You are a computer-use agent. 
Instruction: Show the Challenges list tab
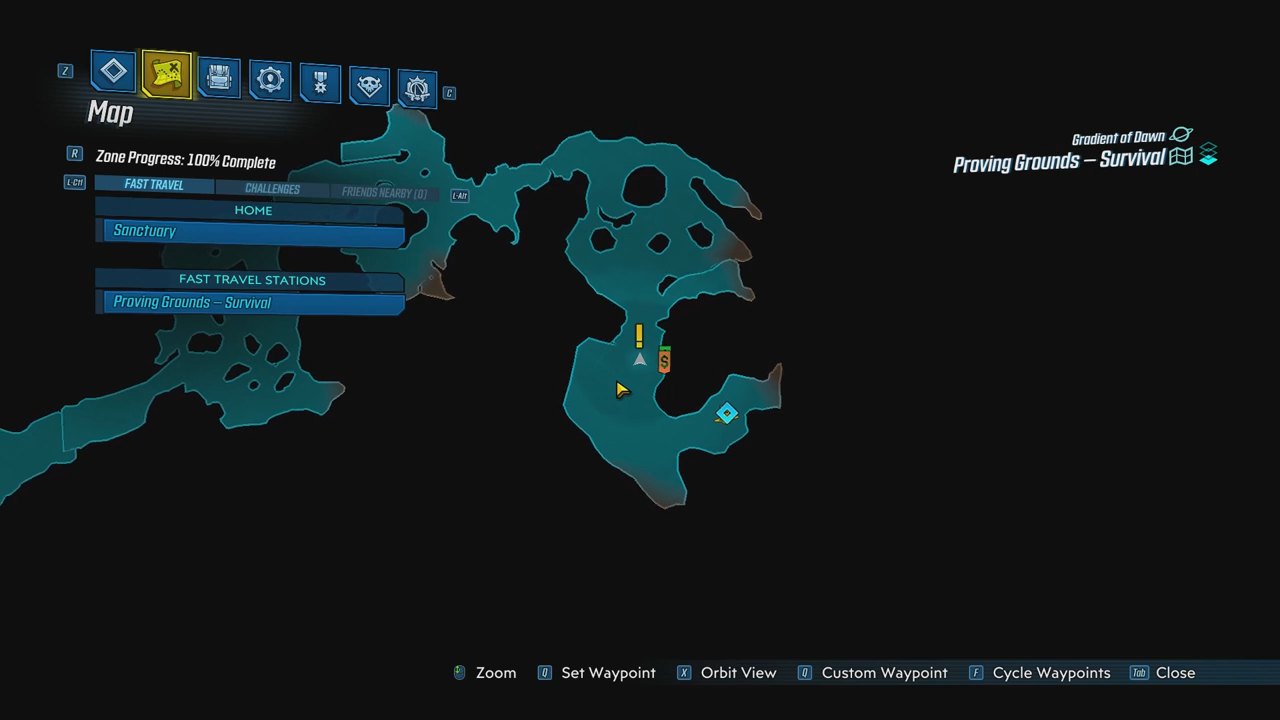click(272, 189)
